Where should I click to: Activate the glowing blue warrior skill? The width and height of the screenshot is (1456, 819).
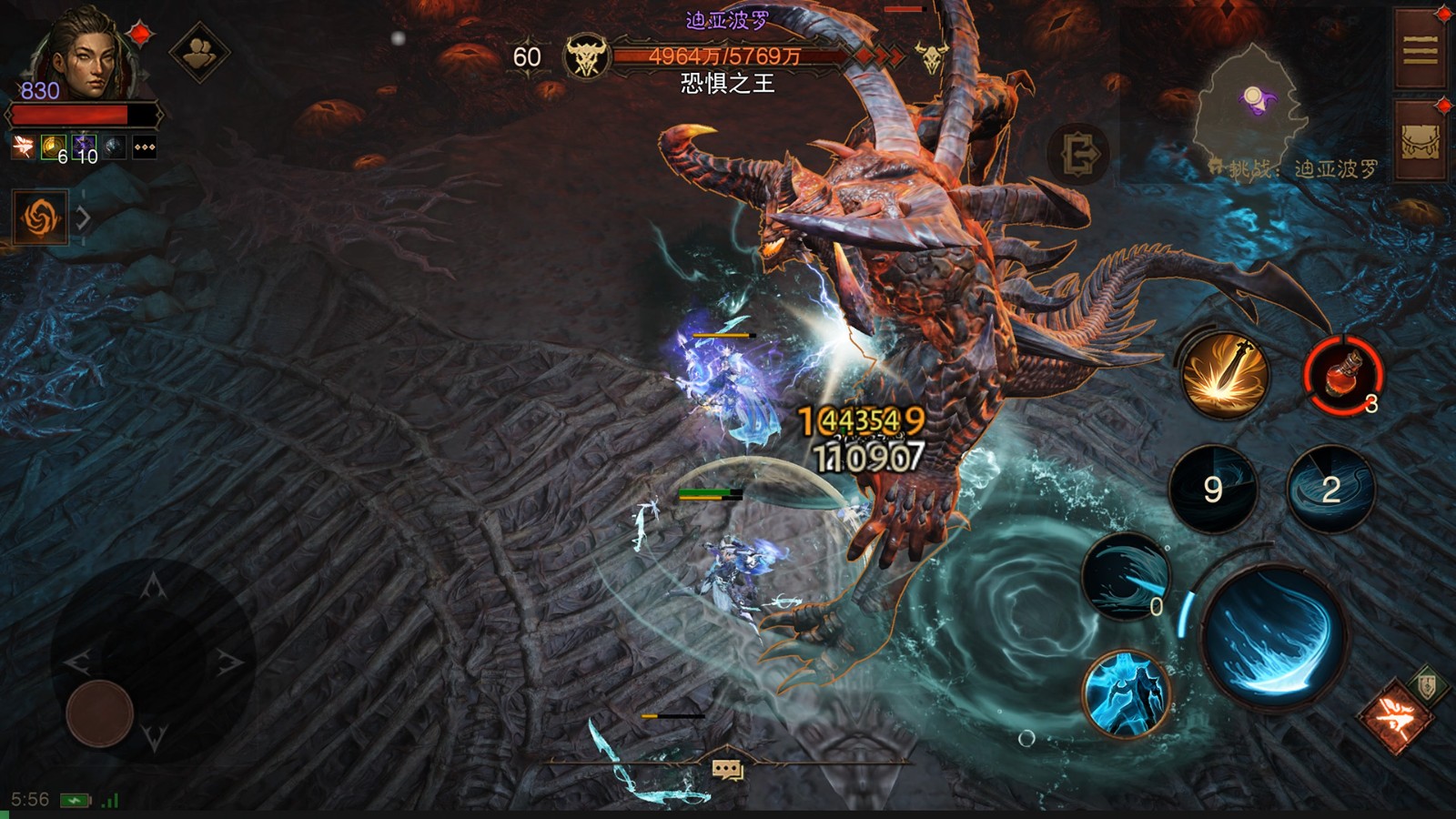tap(1126, 693)
